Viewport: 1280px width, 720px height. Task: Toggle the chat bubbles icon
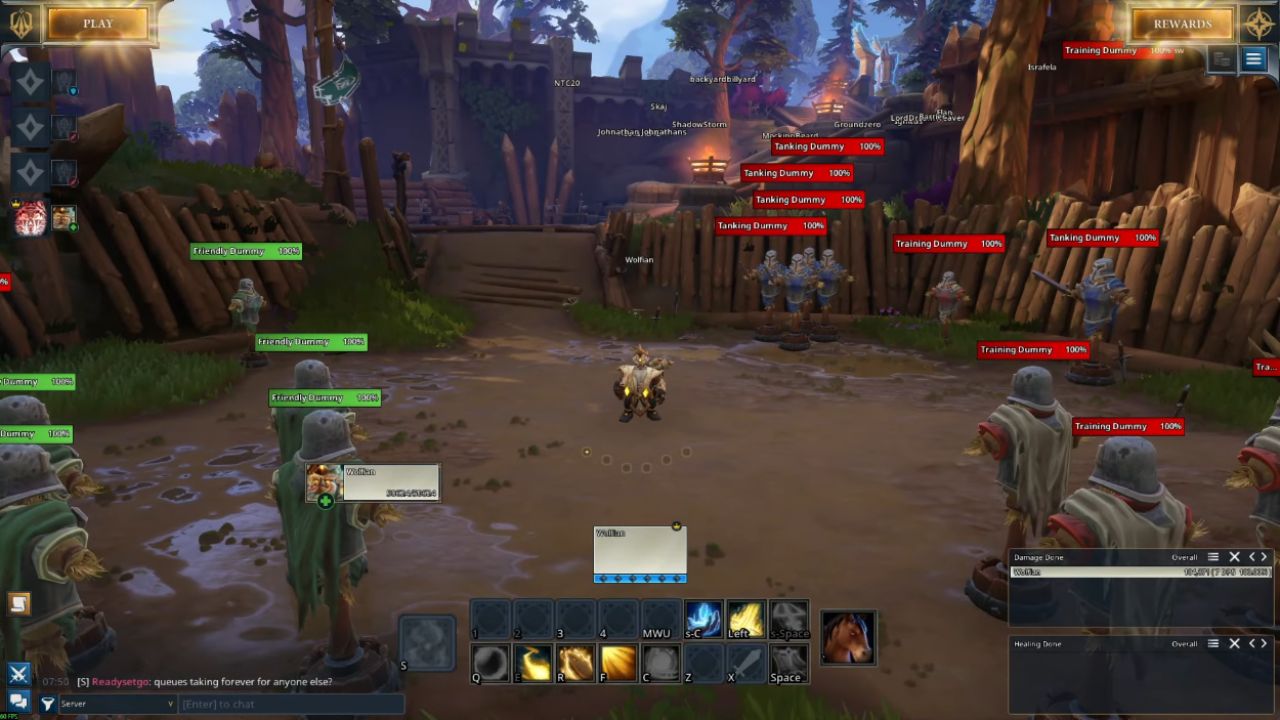pyautogui.click(x=18, y=702)
